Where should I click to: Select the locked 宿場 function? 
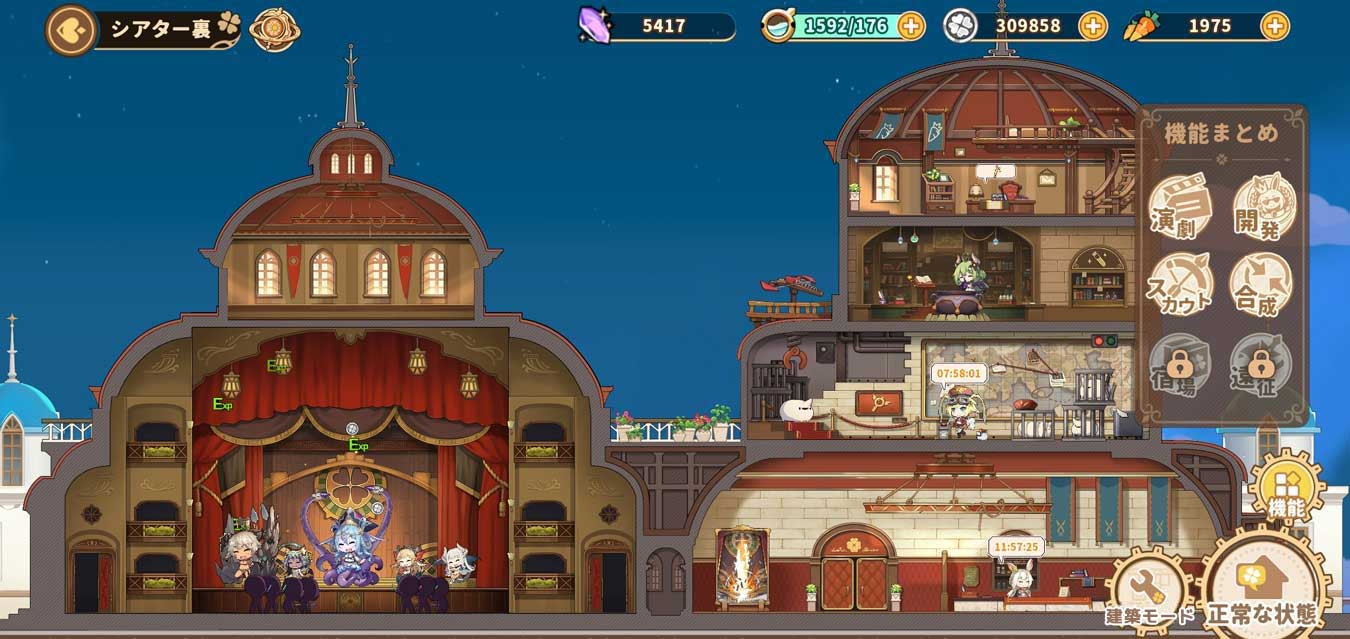pyautogui.click(x=1180, y=365)
